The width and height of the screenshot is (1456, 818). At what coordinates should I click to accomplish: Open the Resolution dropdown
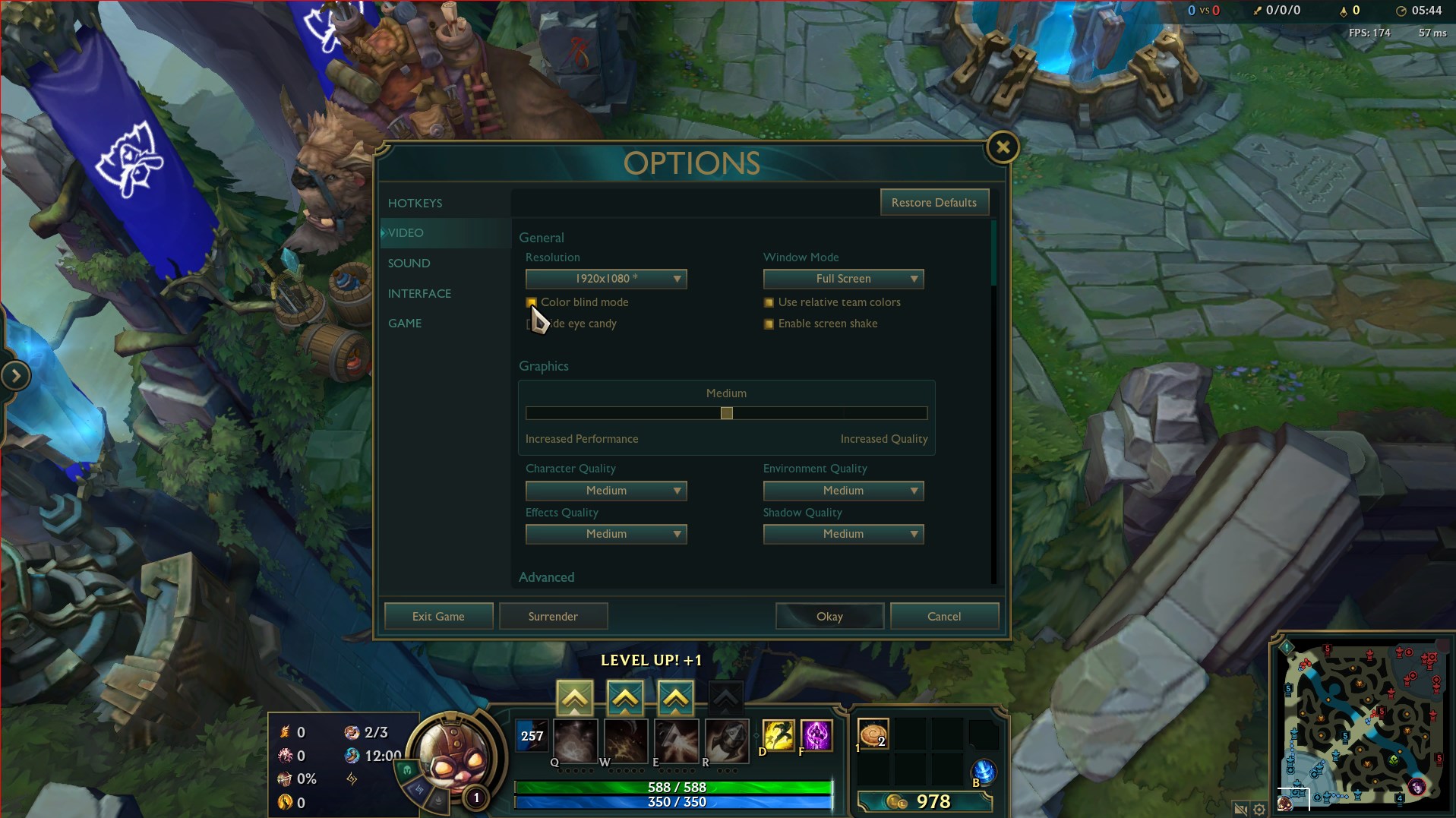605,279
